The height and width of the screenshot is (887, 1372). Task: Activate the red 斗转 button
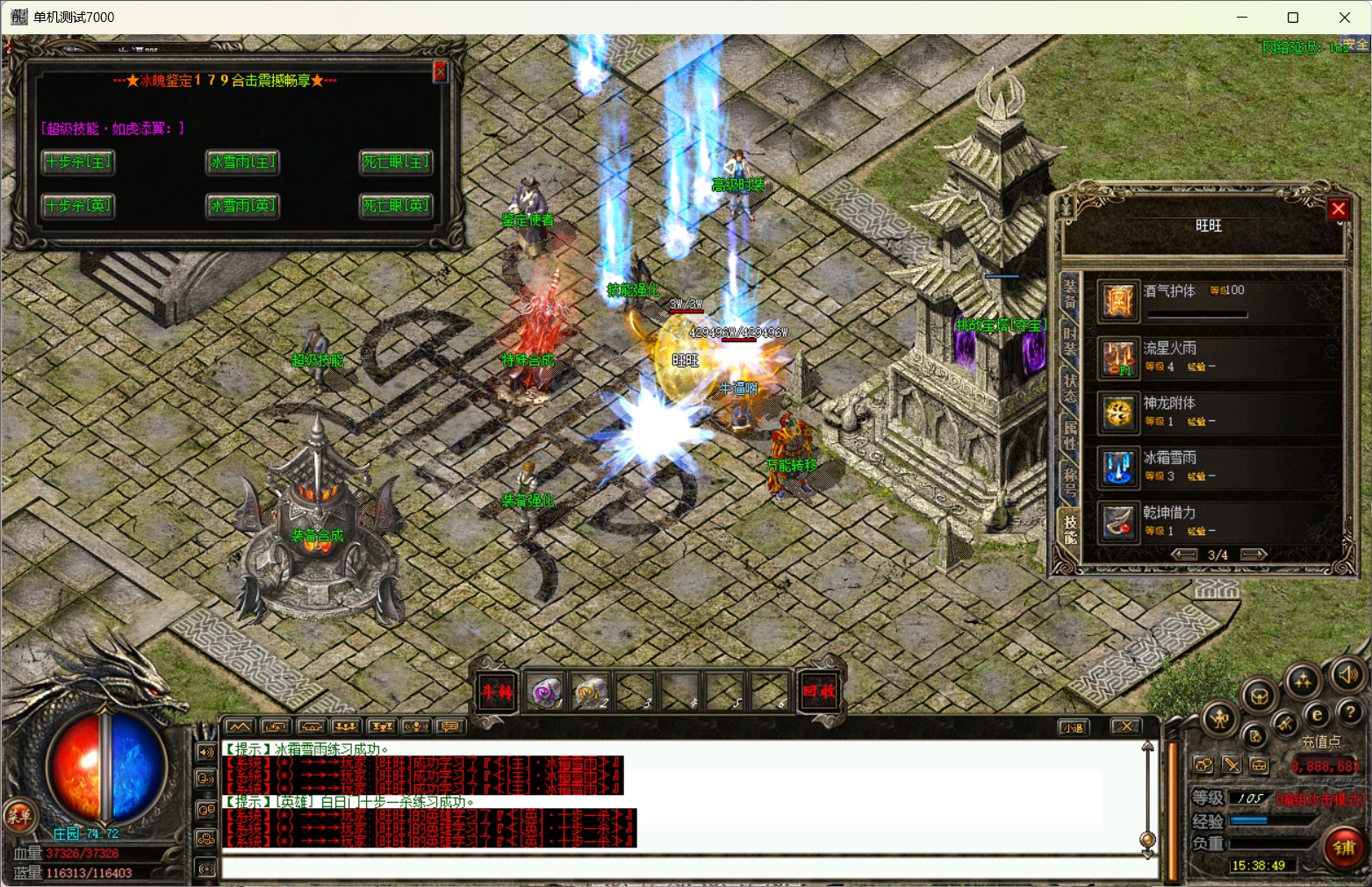(x=496, y=691)
